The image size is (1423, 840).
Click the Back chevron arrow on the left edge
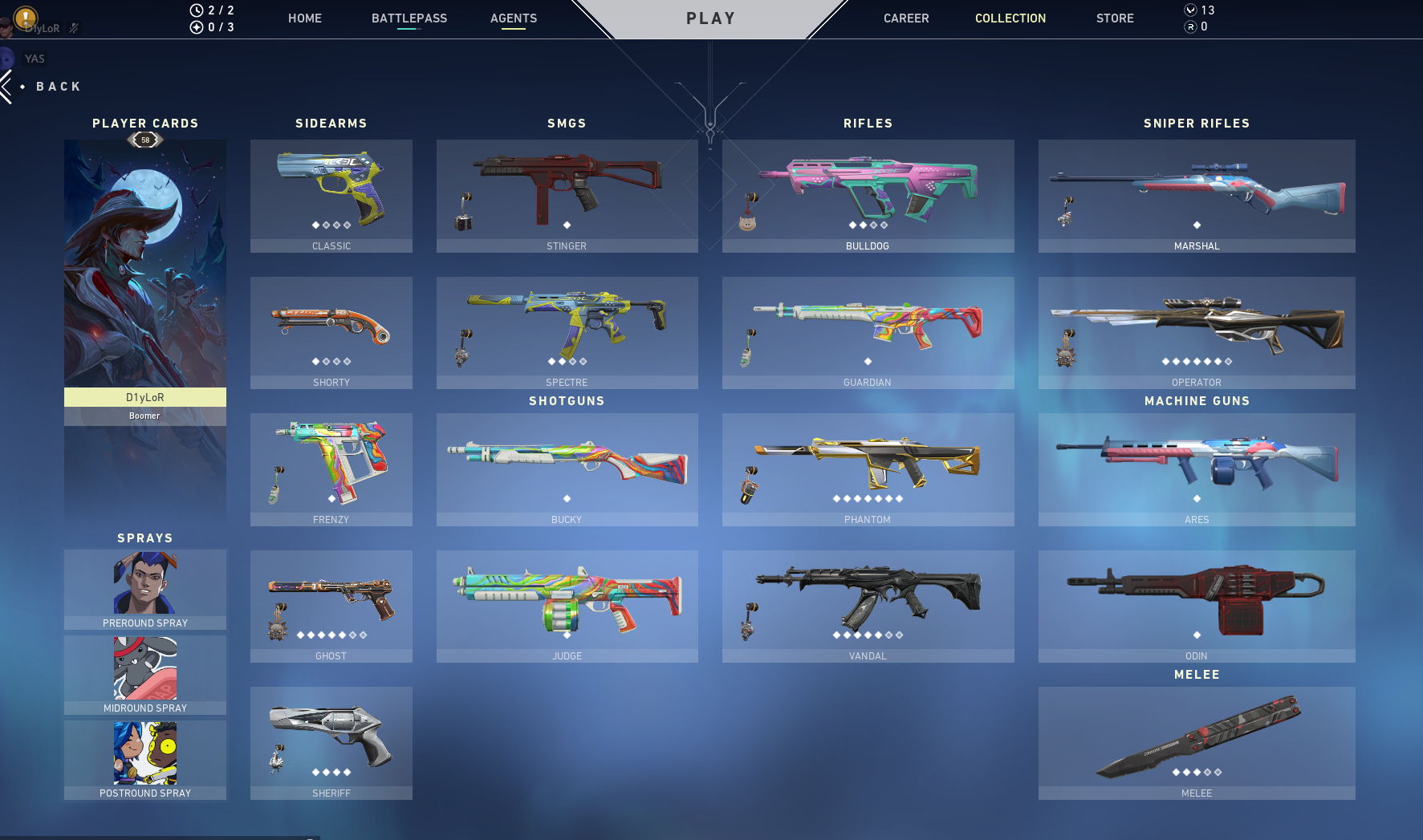[6, 86]
